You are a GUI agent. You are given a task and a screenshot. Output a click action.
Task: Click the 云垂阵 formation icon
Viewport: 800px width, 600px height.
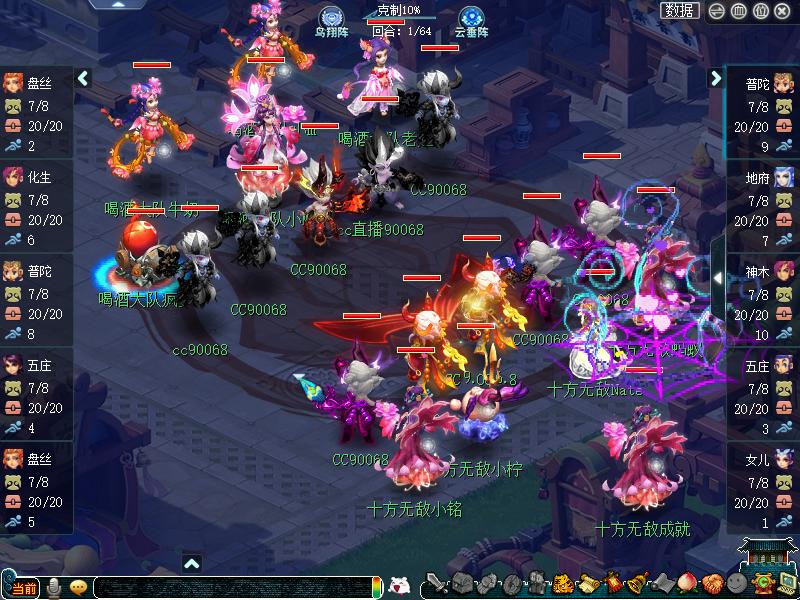pyautogui.click(x=471, y=17)
